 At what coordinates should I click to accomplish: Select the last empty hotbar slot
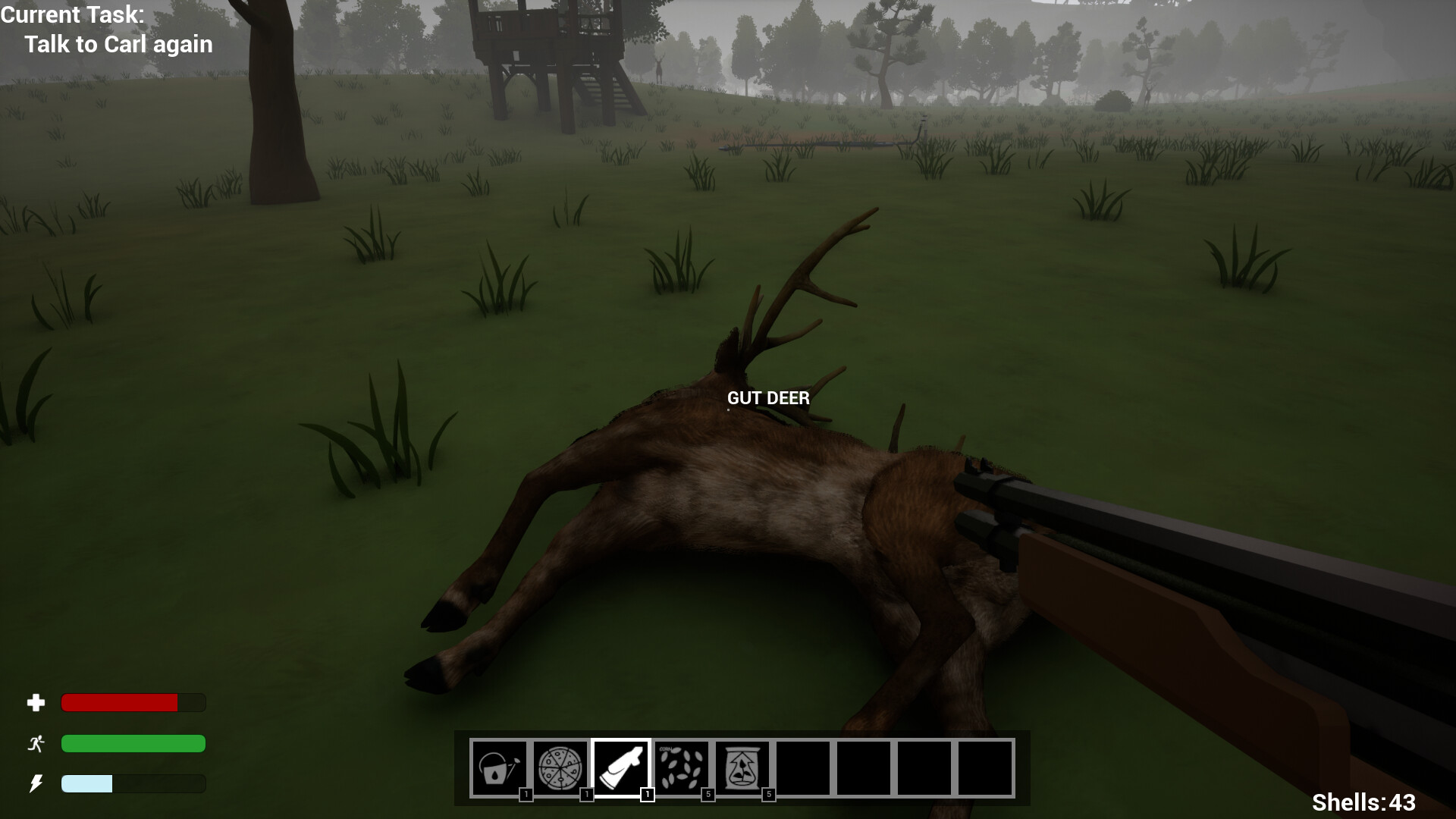[x=985, y=767]
